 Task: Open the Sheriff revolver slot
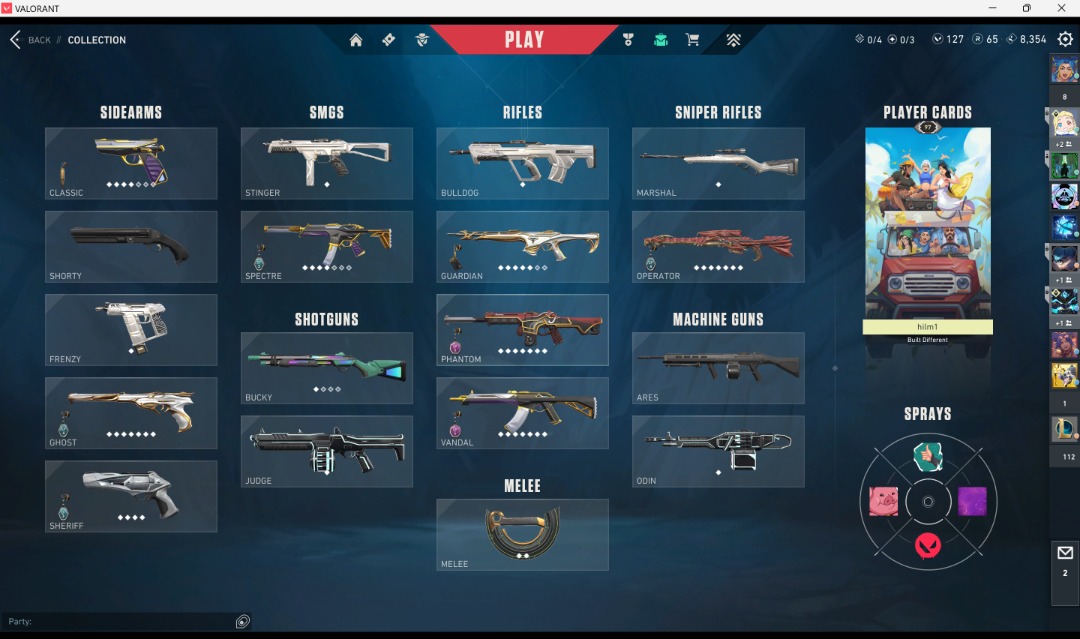(x=131, y=496)
